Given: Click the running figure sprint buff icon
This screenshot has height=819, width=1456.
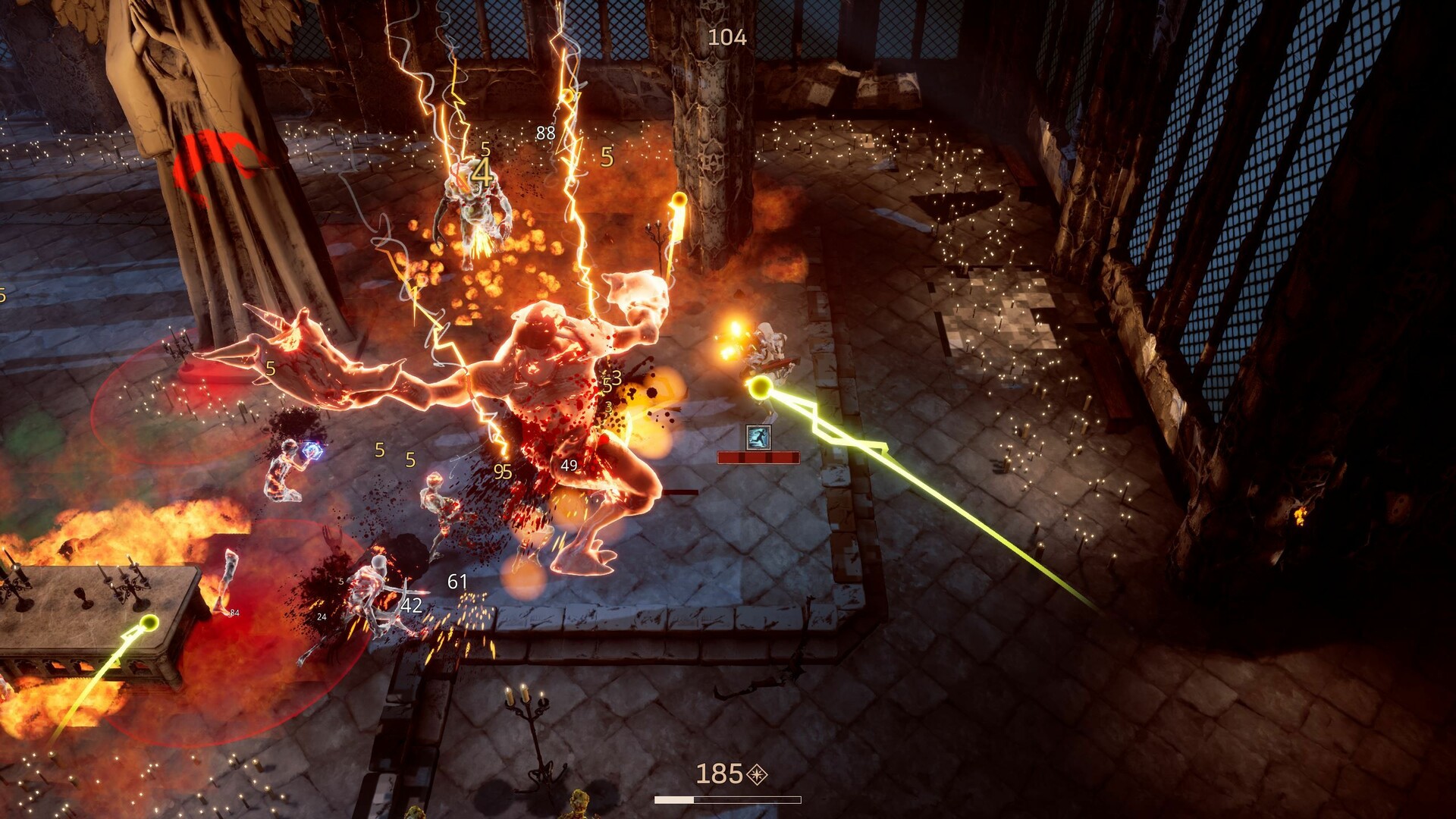Looking at the screenshot, I should [758, 437].
